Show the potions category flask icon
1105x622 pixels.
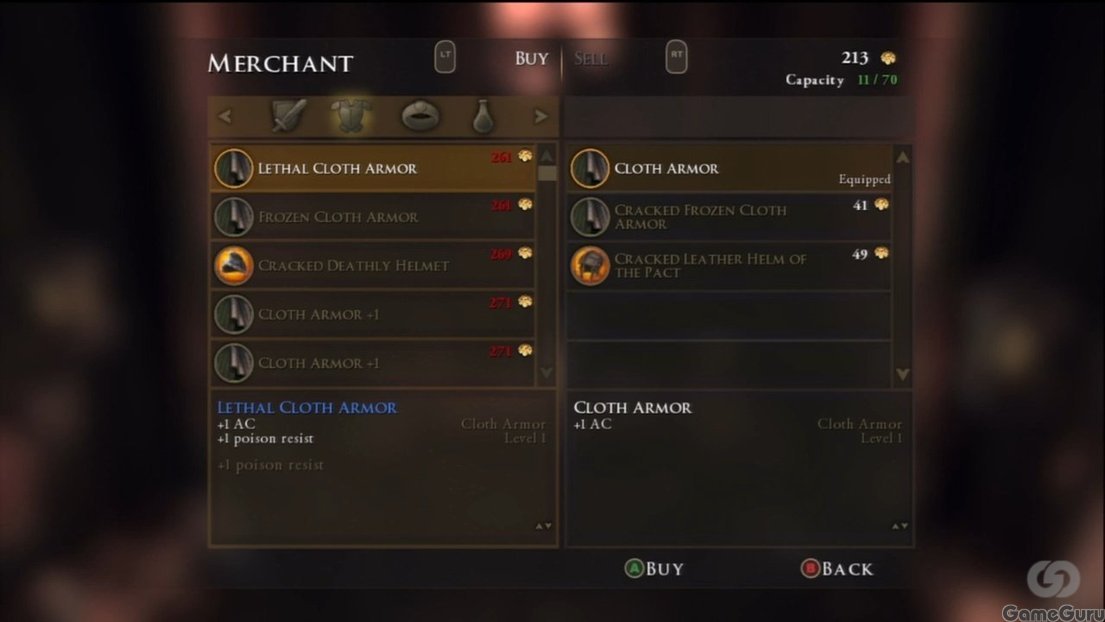coord(483,117)
